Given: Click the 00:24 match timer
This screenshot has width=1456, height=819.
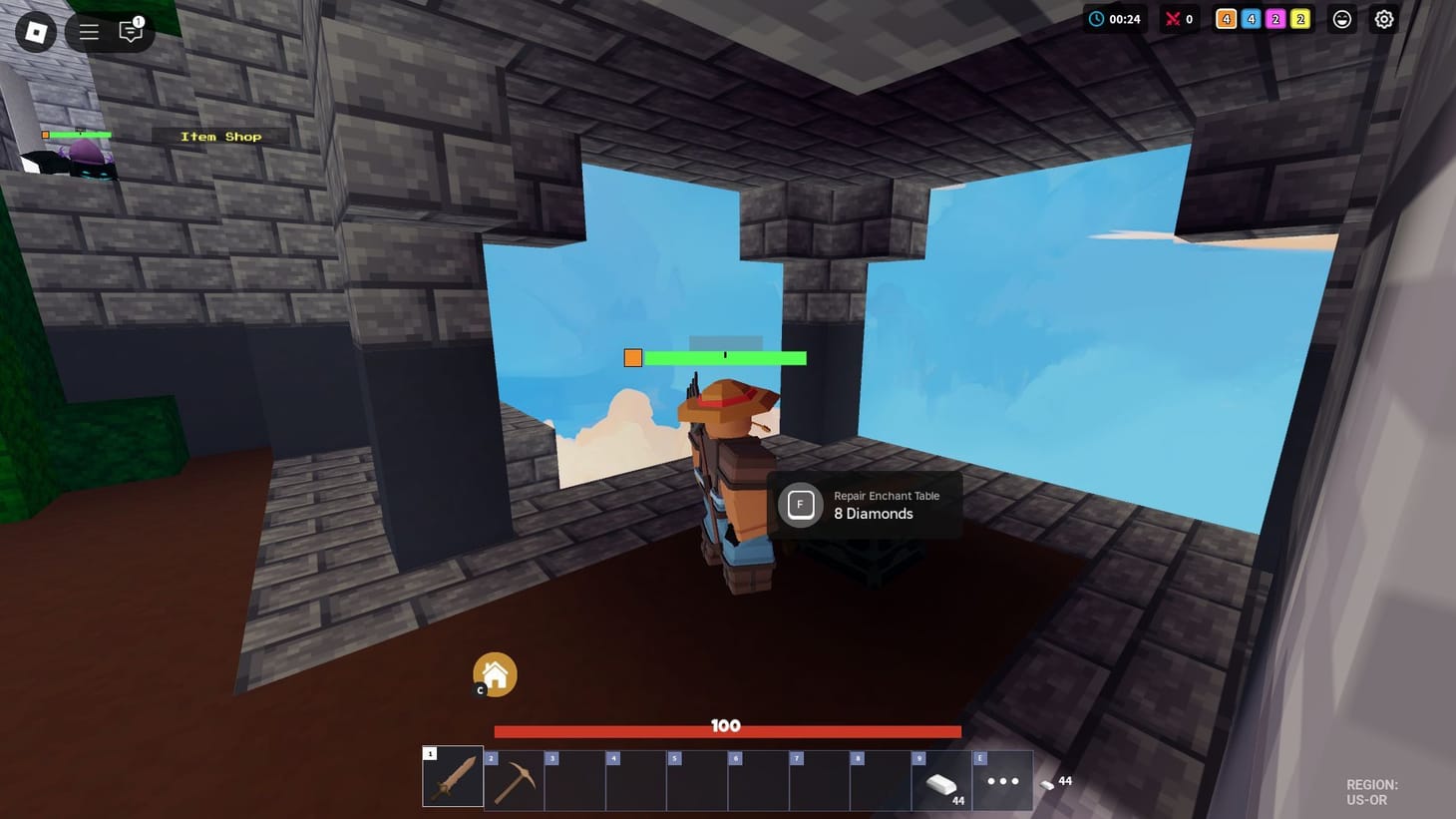Looking at the screenshot, I should point(1114,18).
